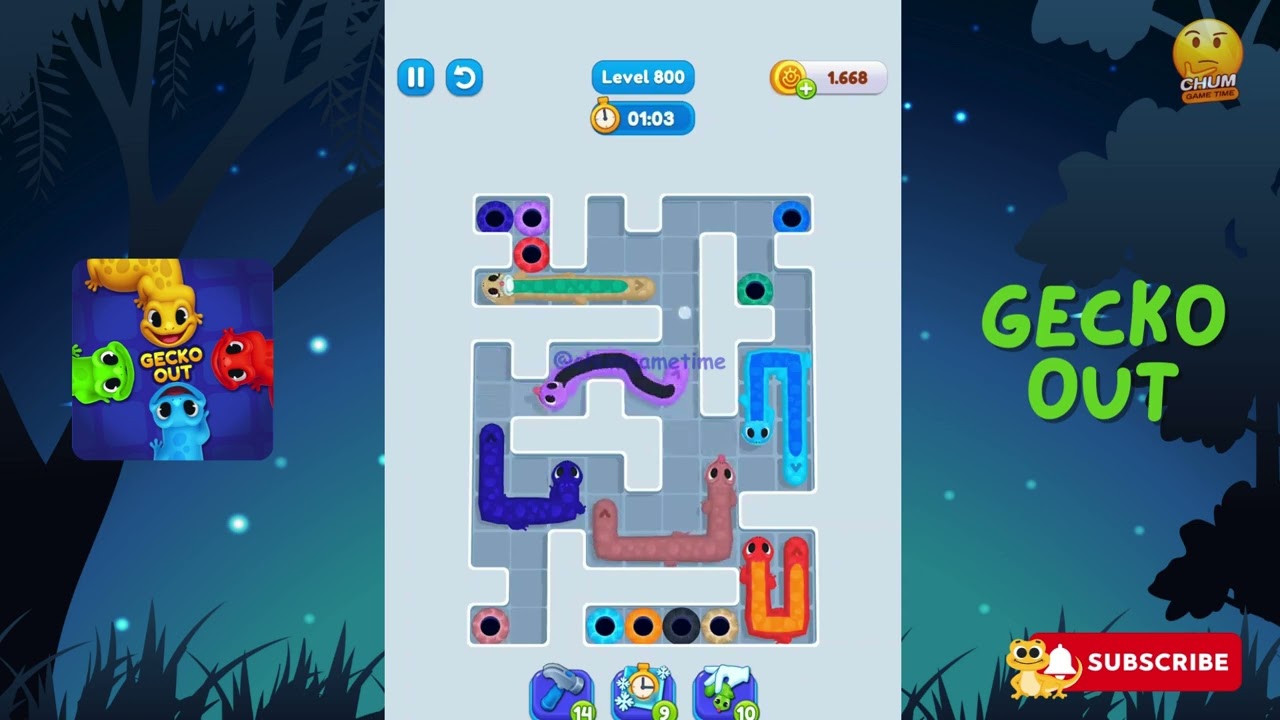Open the Level 800 badge
1280x720 pixels.
[x=642, y=77]
